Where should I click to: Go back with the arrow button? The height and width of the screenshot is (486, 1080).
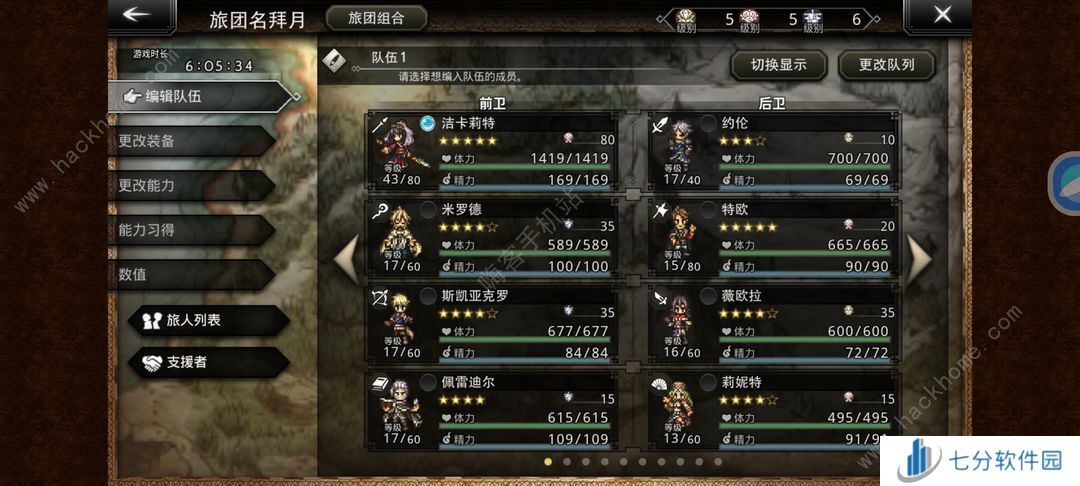click(139, 16)
